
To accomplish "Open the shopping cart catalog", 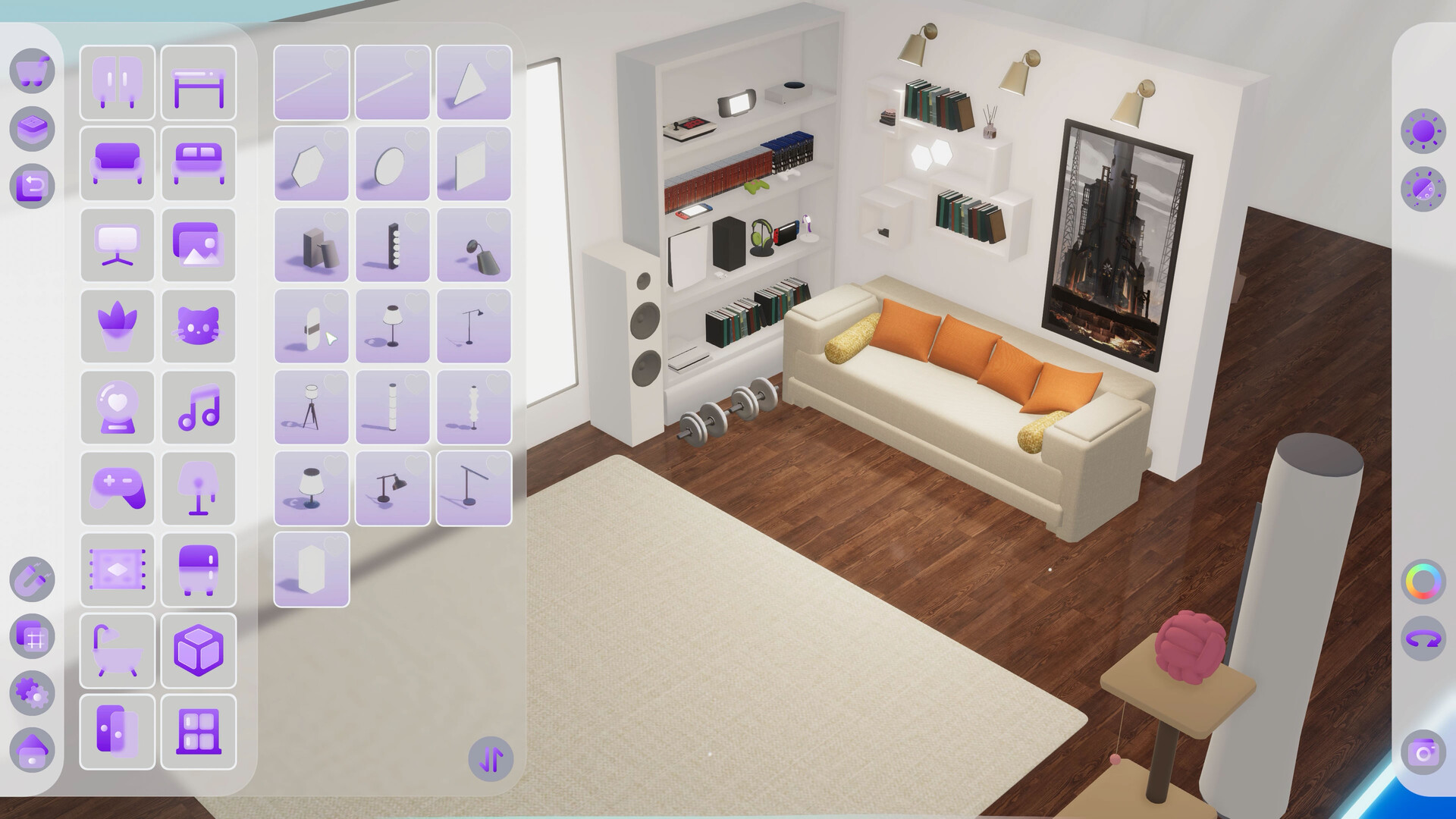I will tap(32, 71).
